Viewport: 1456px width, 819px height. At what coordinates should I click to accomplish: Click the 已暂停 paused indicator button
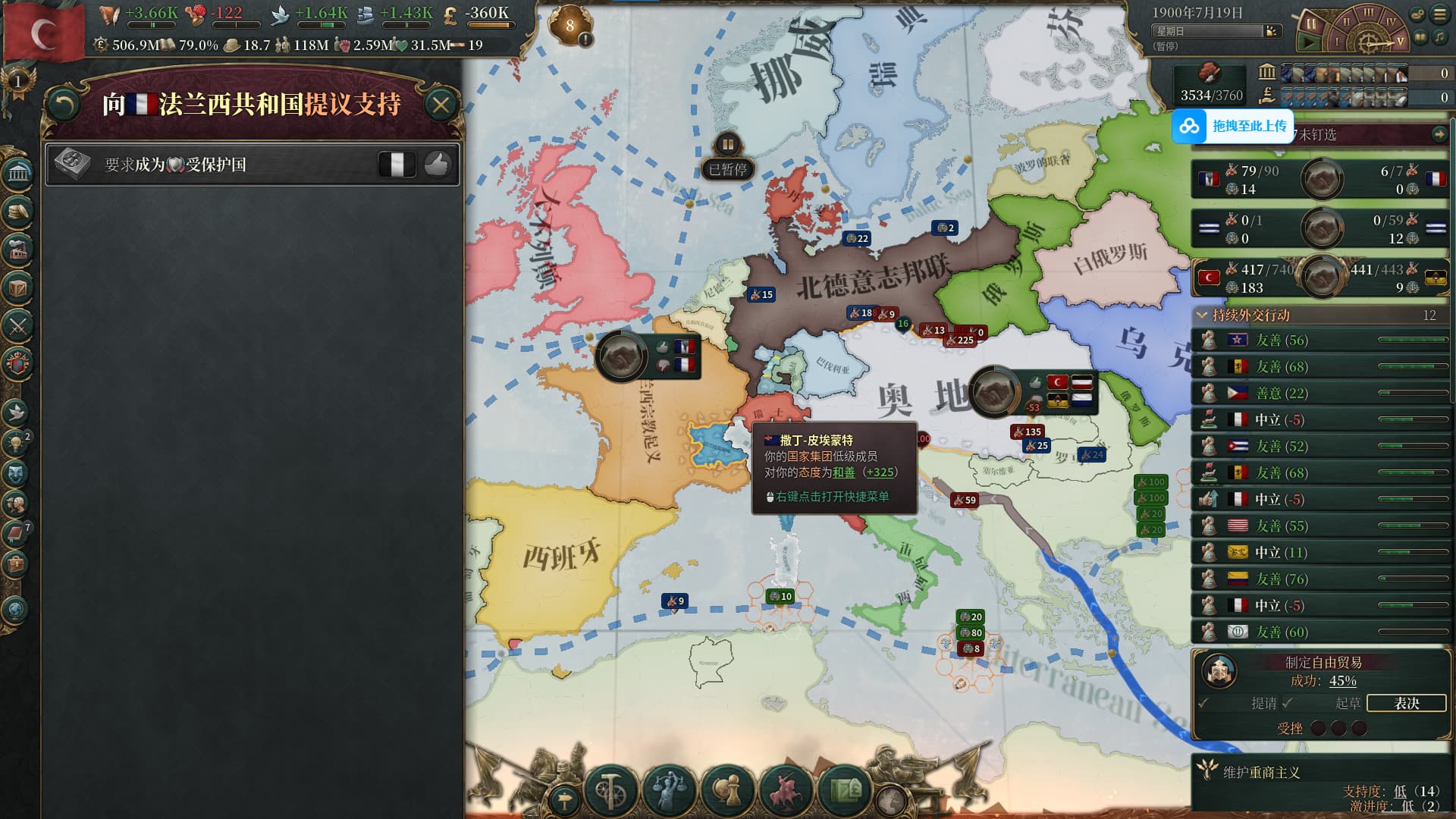(x=727, y=169)
